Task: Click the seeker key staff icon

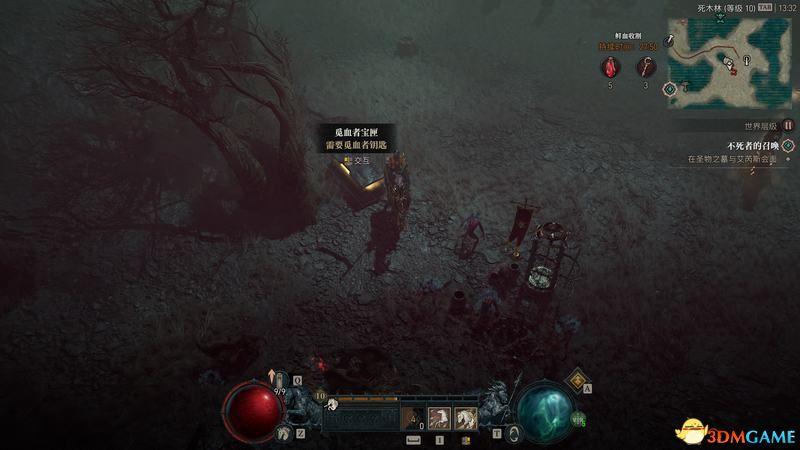Action: pos(645,67)
